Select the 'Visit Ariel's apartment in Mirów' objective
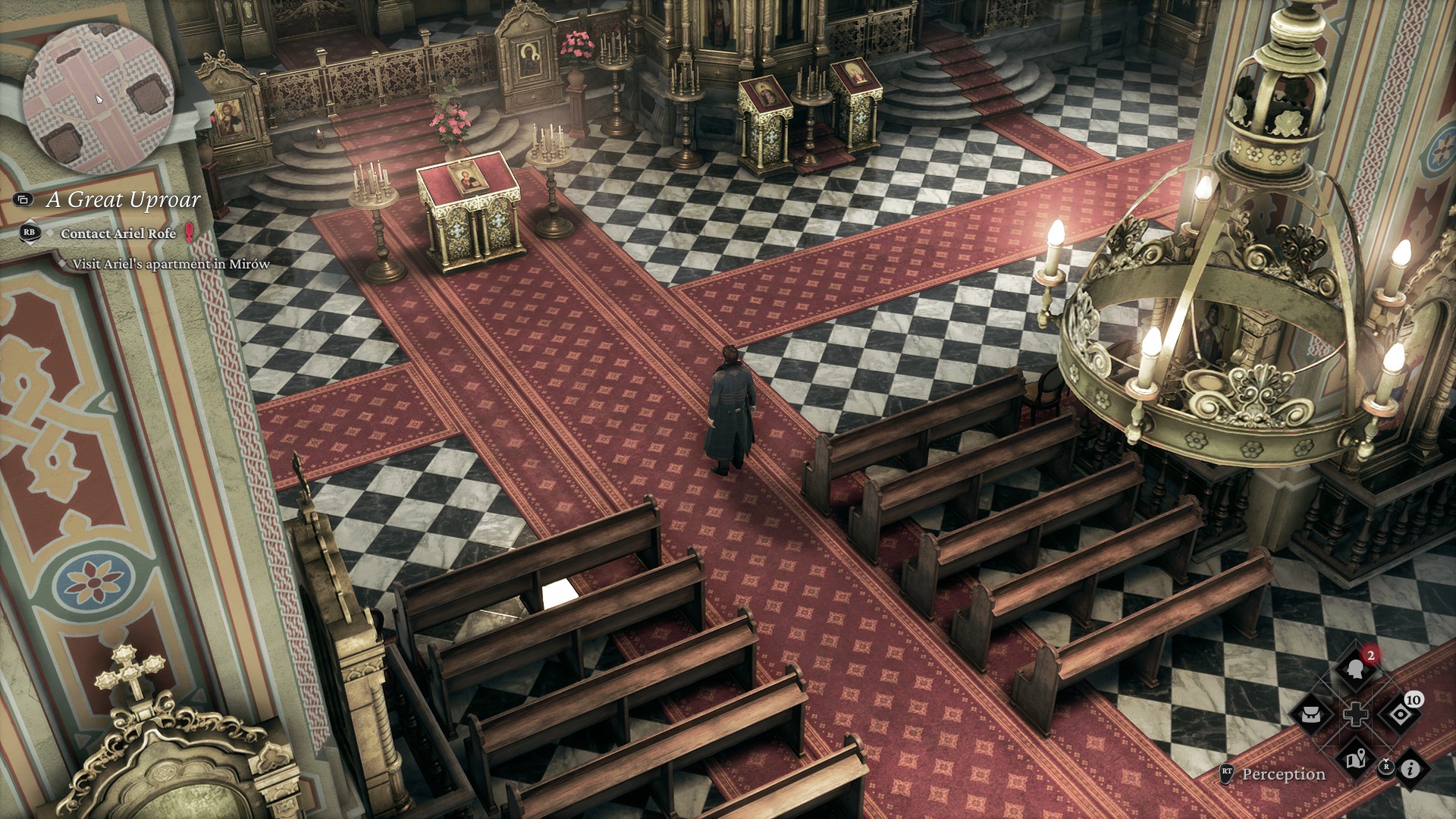Screen dimensions: 1456x819 (x=171, y=264)
